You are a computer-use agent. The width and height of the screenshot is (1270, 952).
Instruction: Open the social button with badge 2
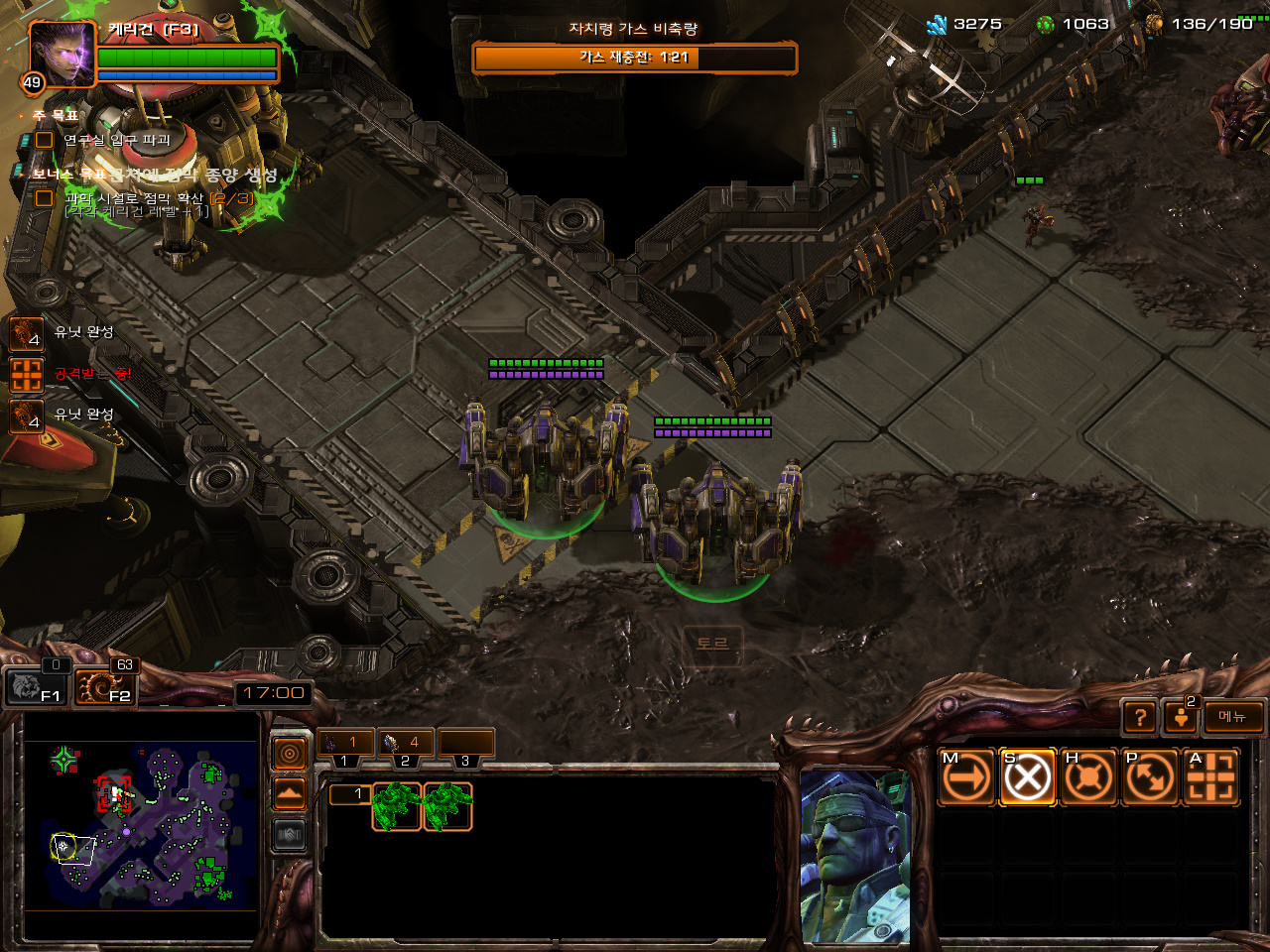(1181, 716)
